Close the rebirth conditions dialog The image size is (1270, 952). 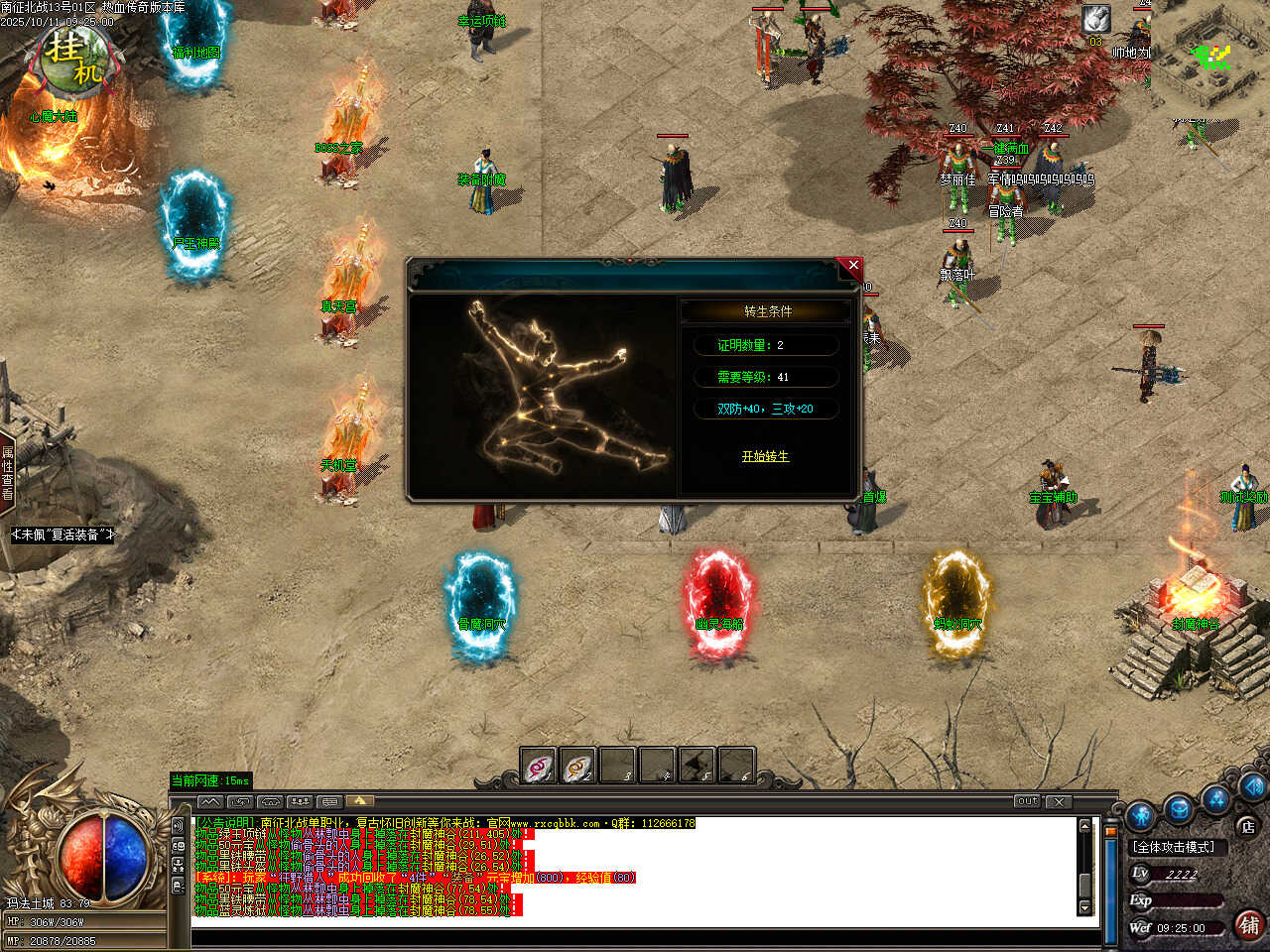(852, 266)
